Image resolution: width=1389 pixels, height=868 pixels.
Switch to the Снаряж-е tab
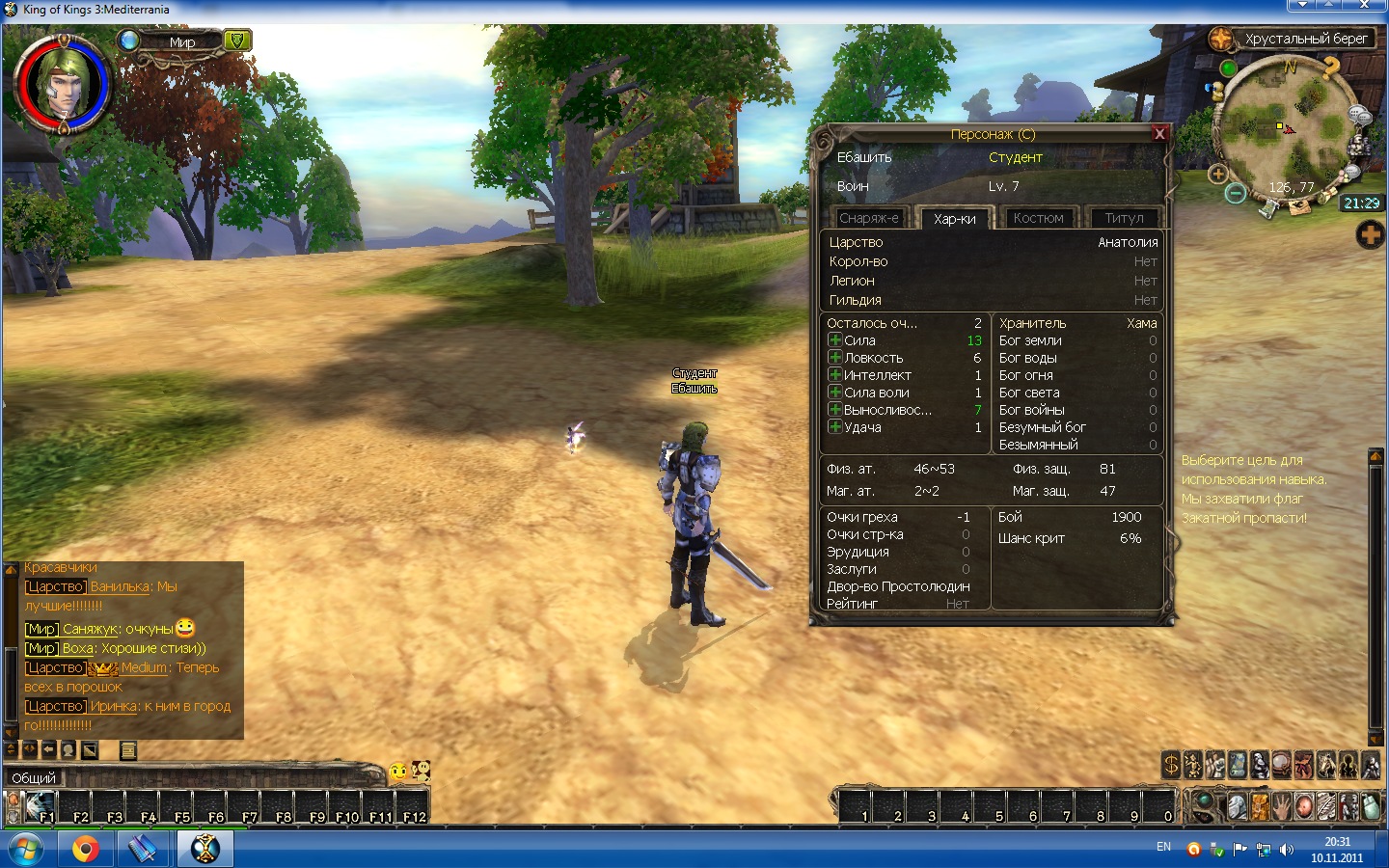868,218
